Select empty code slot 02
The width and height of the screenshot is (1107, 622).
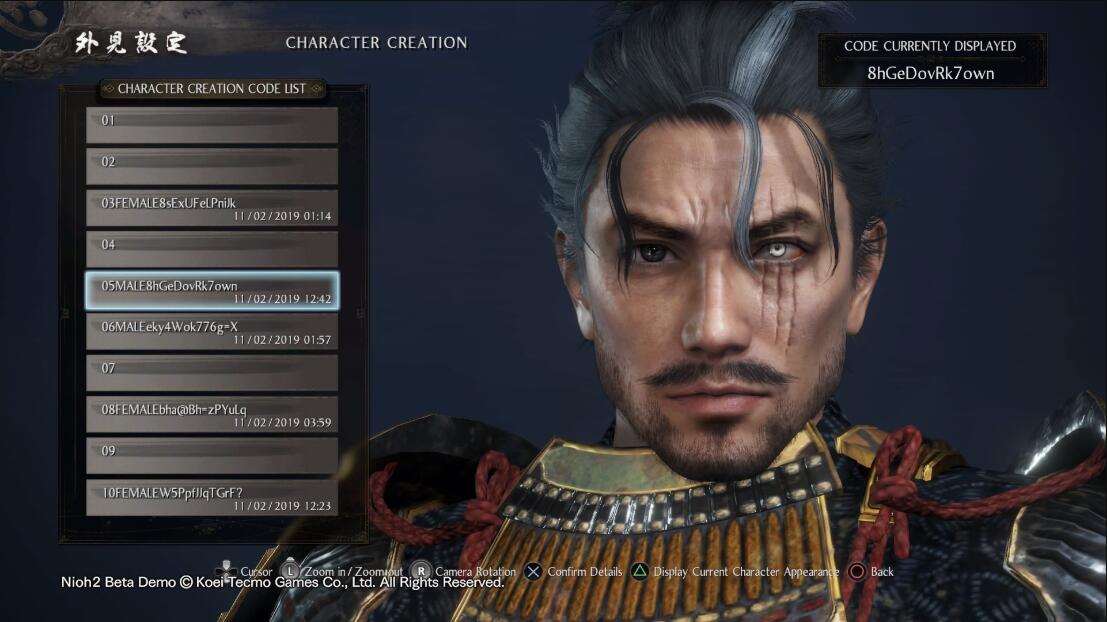[x=212, y=166]
